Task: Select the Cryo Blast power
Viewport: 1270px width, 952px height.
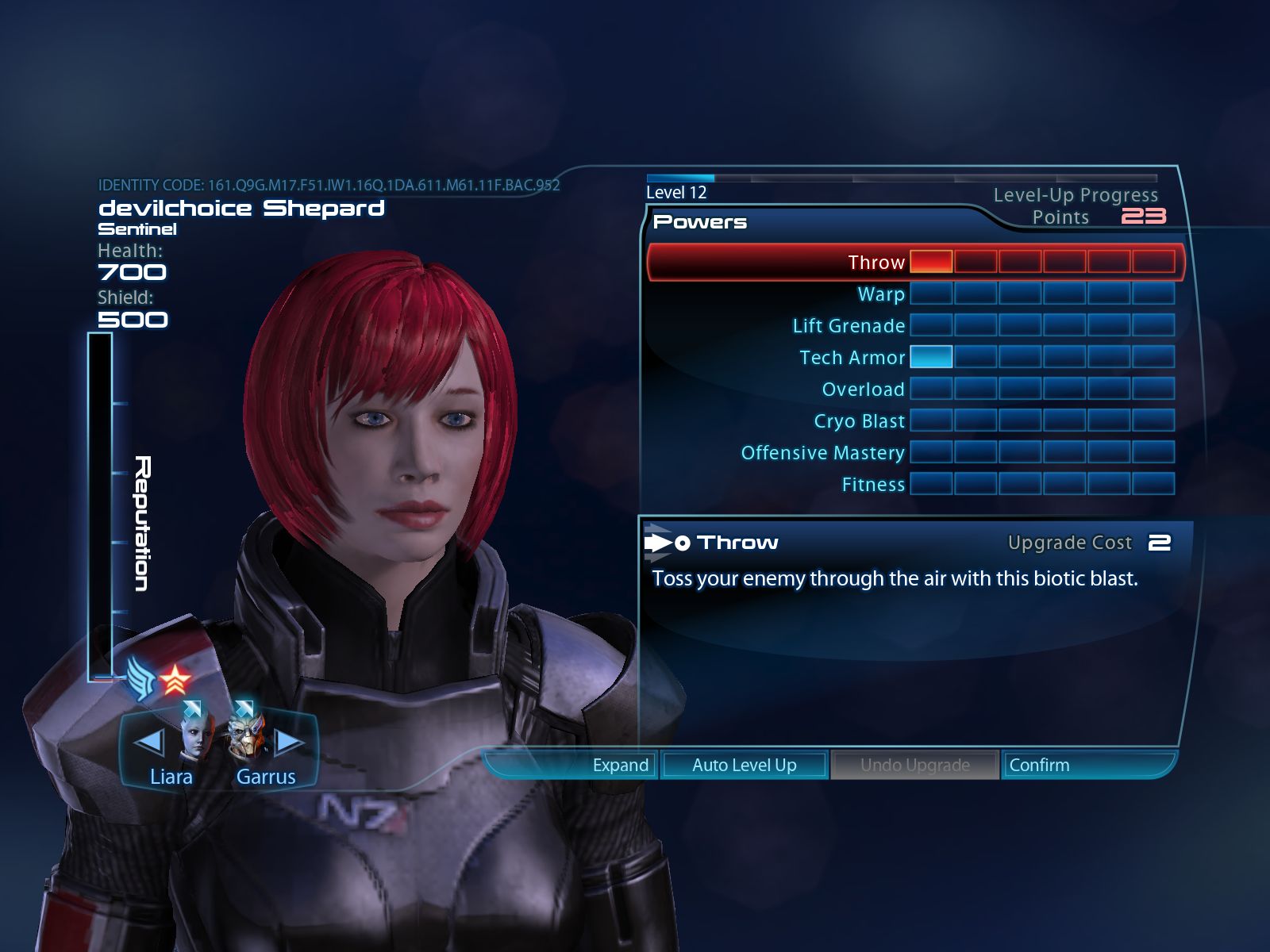Action: point(859,421)
